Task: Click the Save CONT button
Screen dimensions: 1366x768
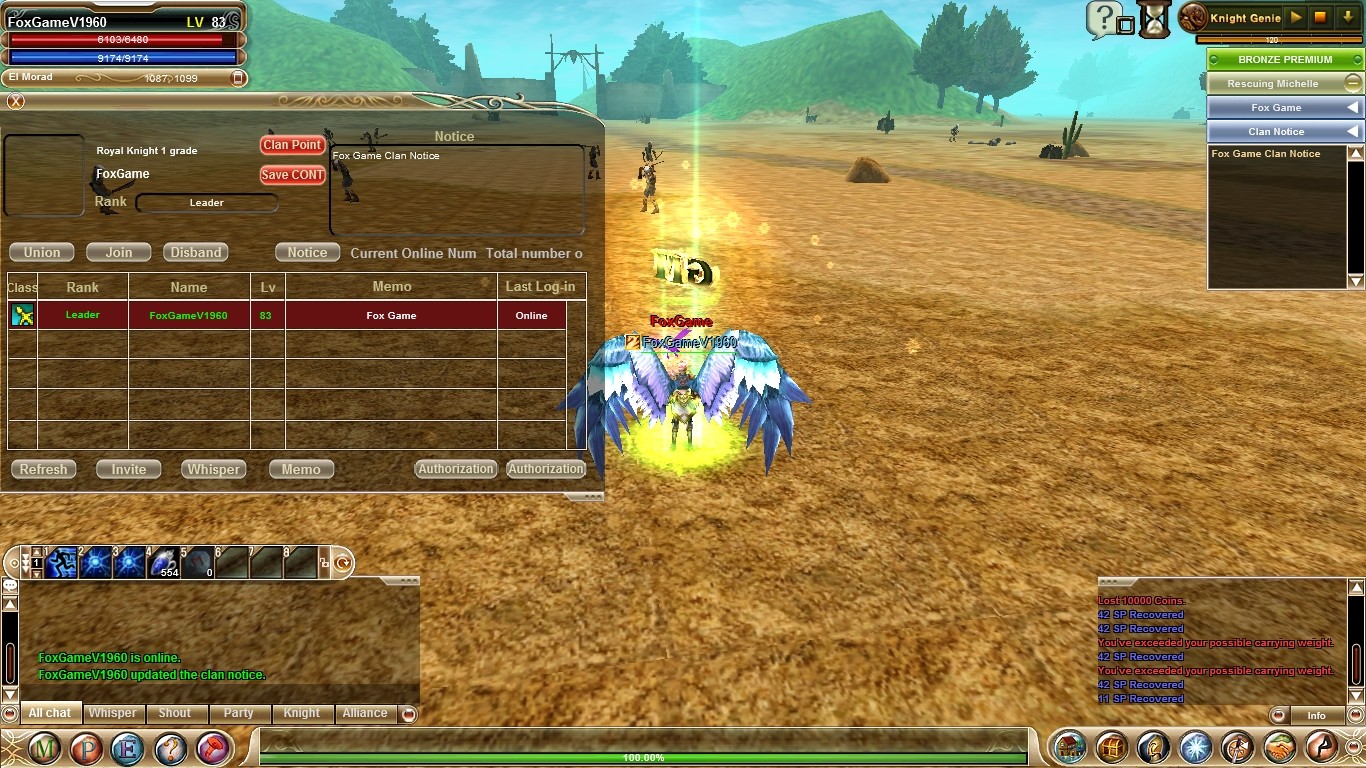Action: click(x=292, y=175)
